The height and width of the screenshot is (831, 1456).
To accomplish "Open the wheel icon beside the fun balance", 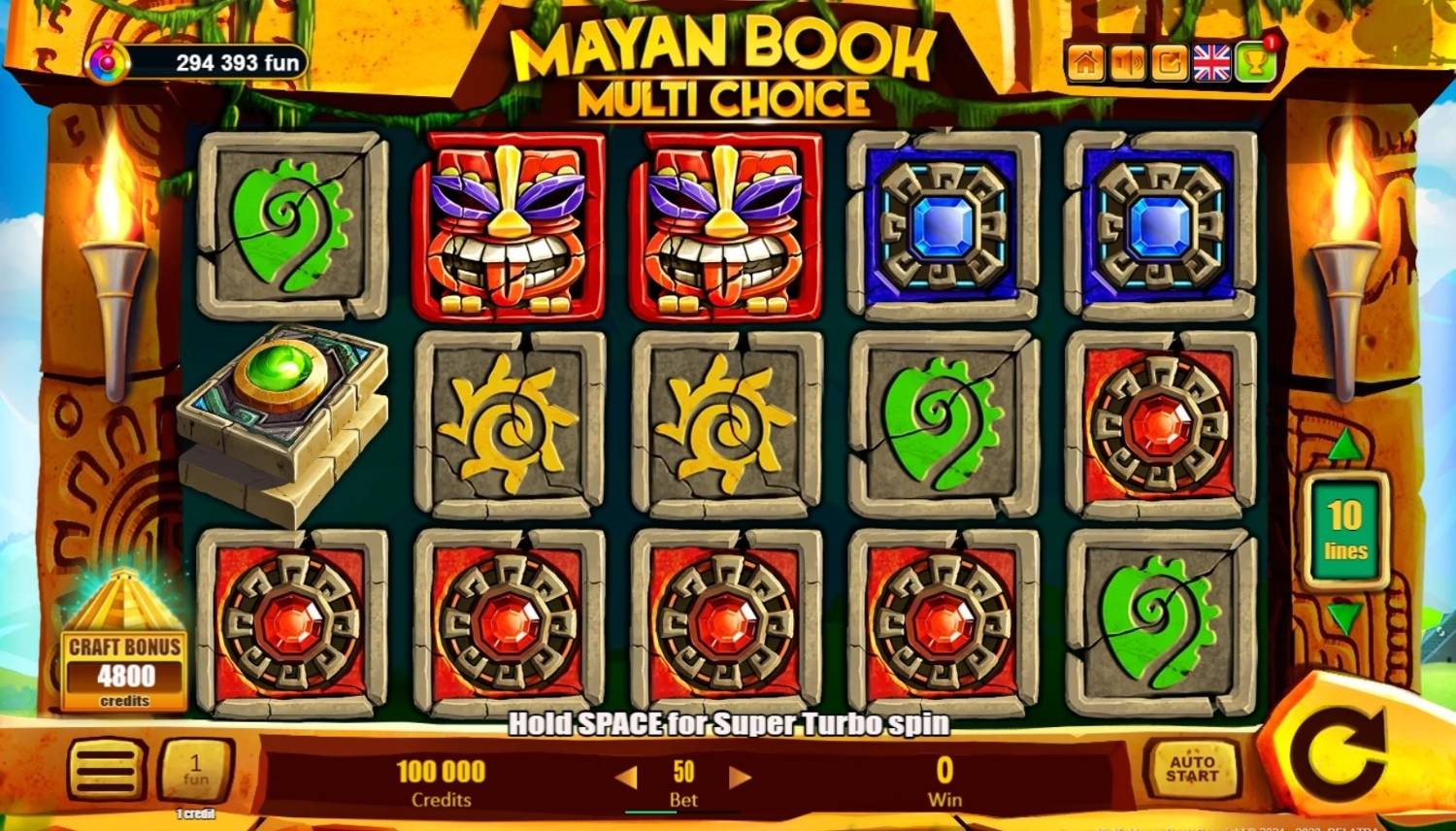I will tap(107, 61).
